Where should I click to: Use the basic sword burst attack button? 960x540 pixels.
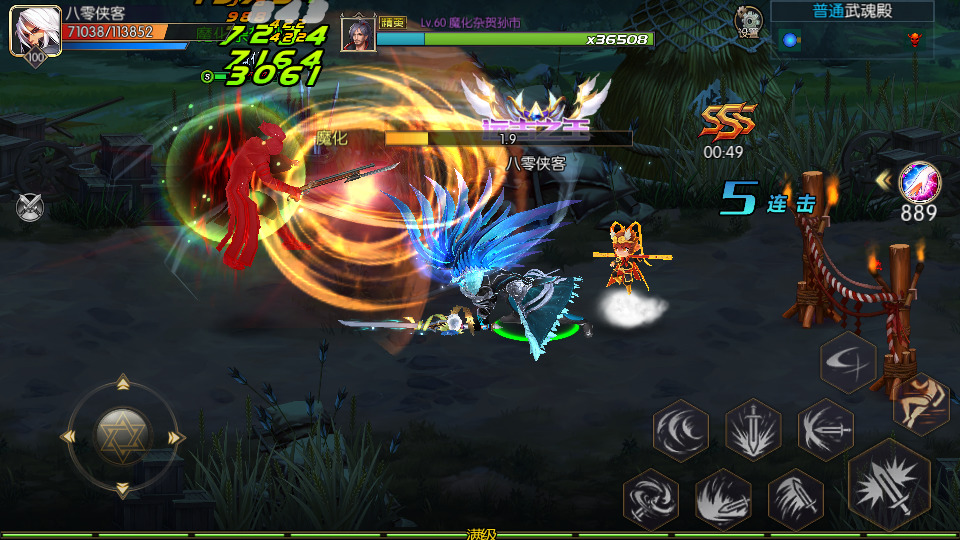point(888,486)
